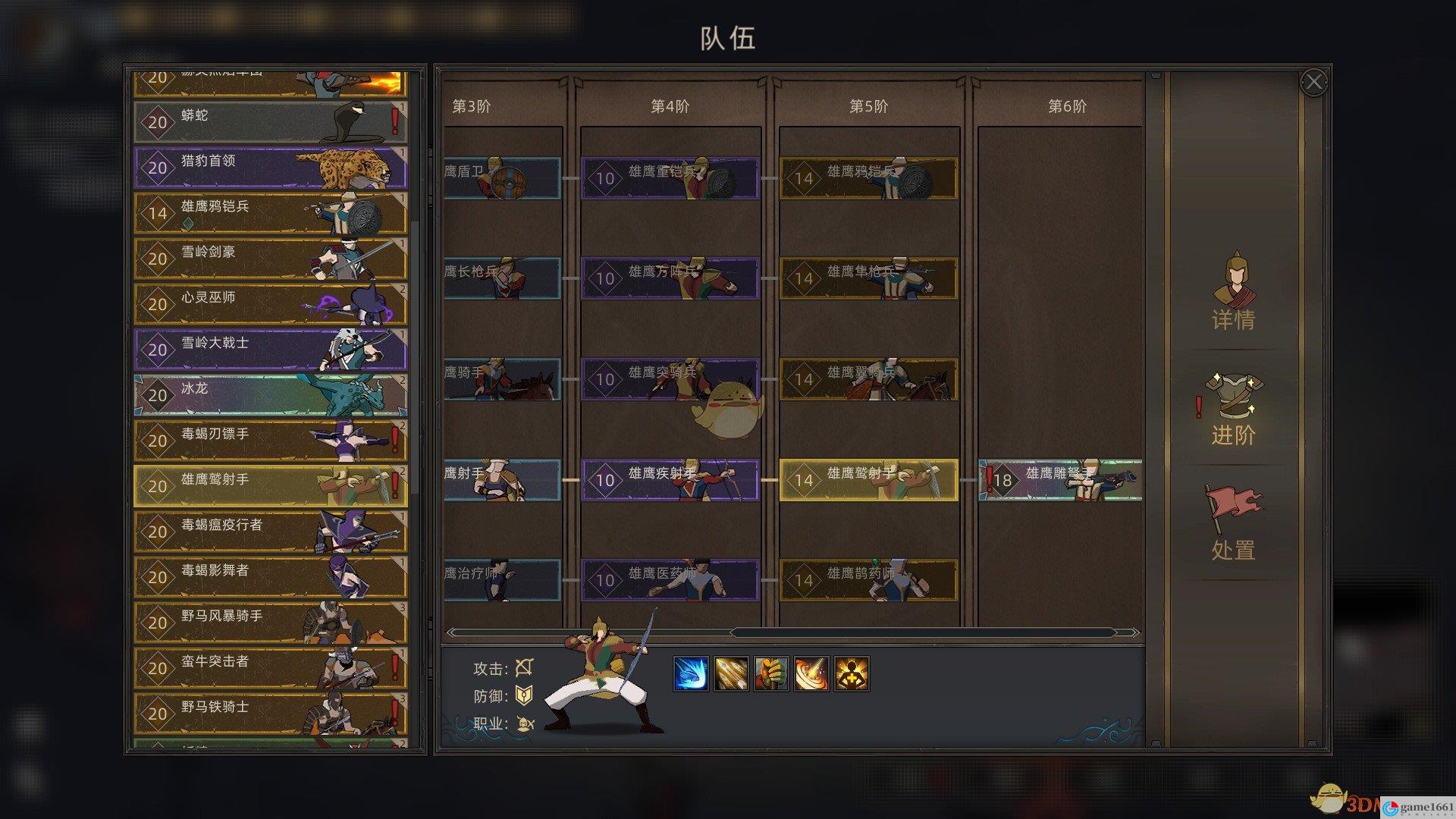This screenshot has width=1456, height=819.
Task: Pick 雪岭大戟士 from the list
Action: click(270, 350)
